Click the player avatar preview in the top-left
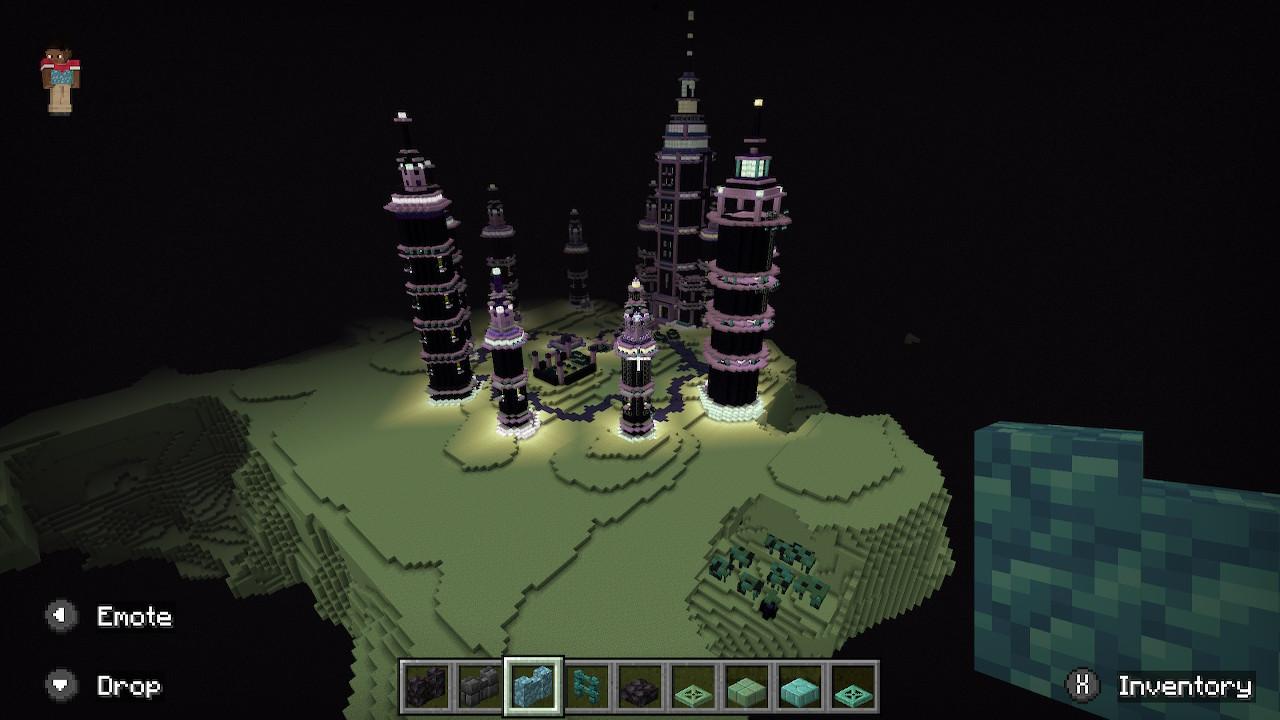The image size is (1280, 720). 60,72
